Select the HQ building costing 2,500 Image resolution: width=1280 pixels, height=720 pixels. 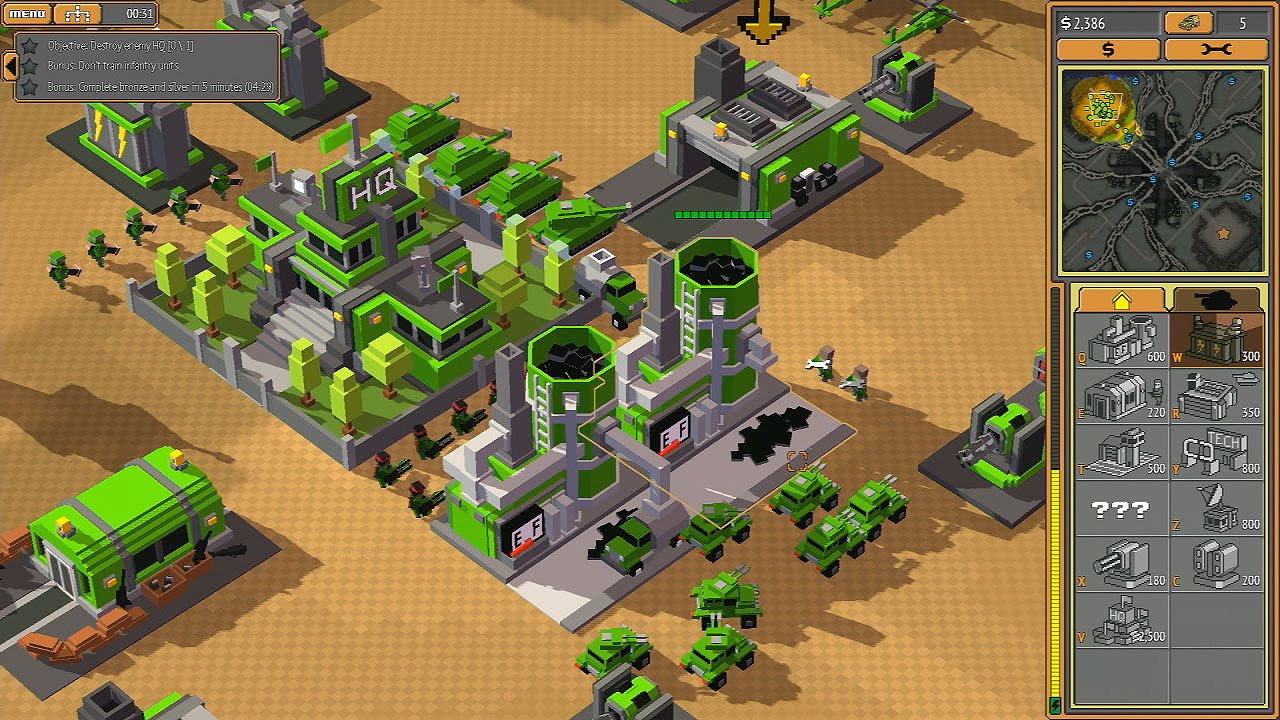click(1121, 622)
